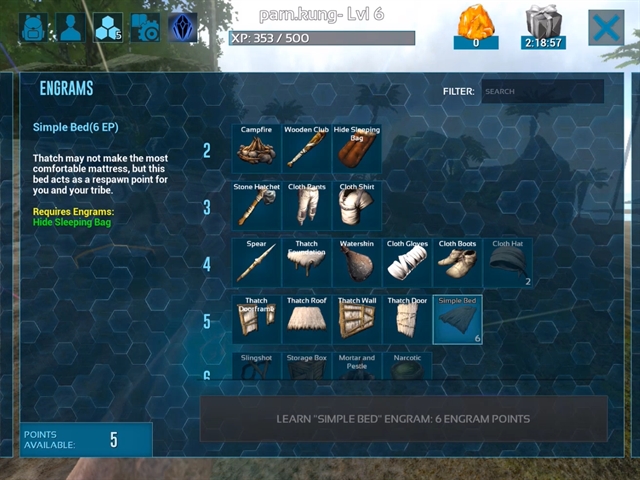640x480 pixels.
Task: Click the engram filter search box
Action: pos(542,91)
